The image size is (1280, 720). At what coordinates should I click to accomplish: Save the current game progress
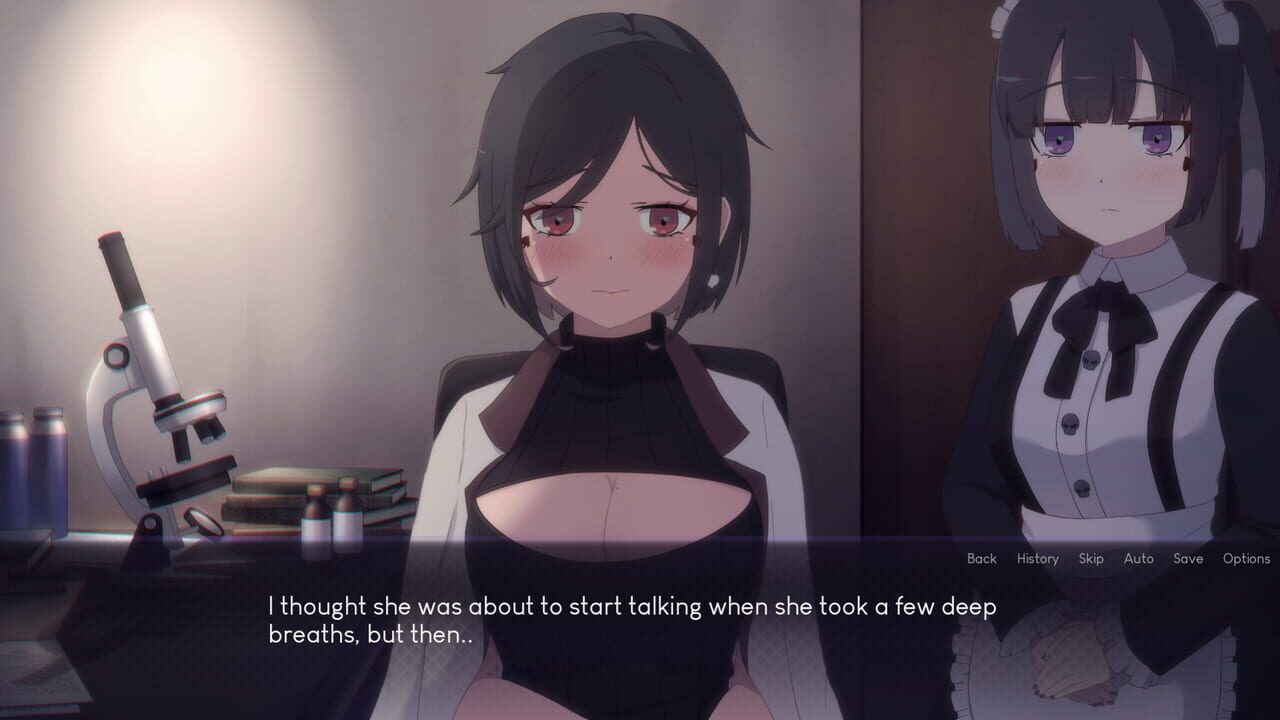pyautogui.click(x=1189, y=559)
